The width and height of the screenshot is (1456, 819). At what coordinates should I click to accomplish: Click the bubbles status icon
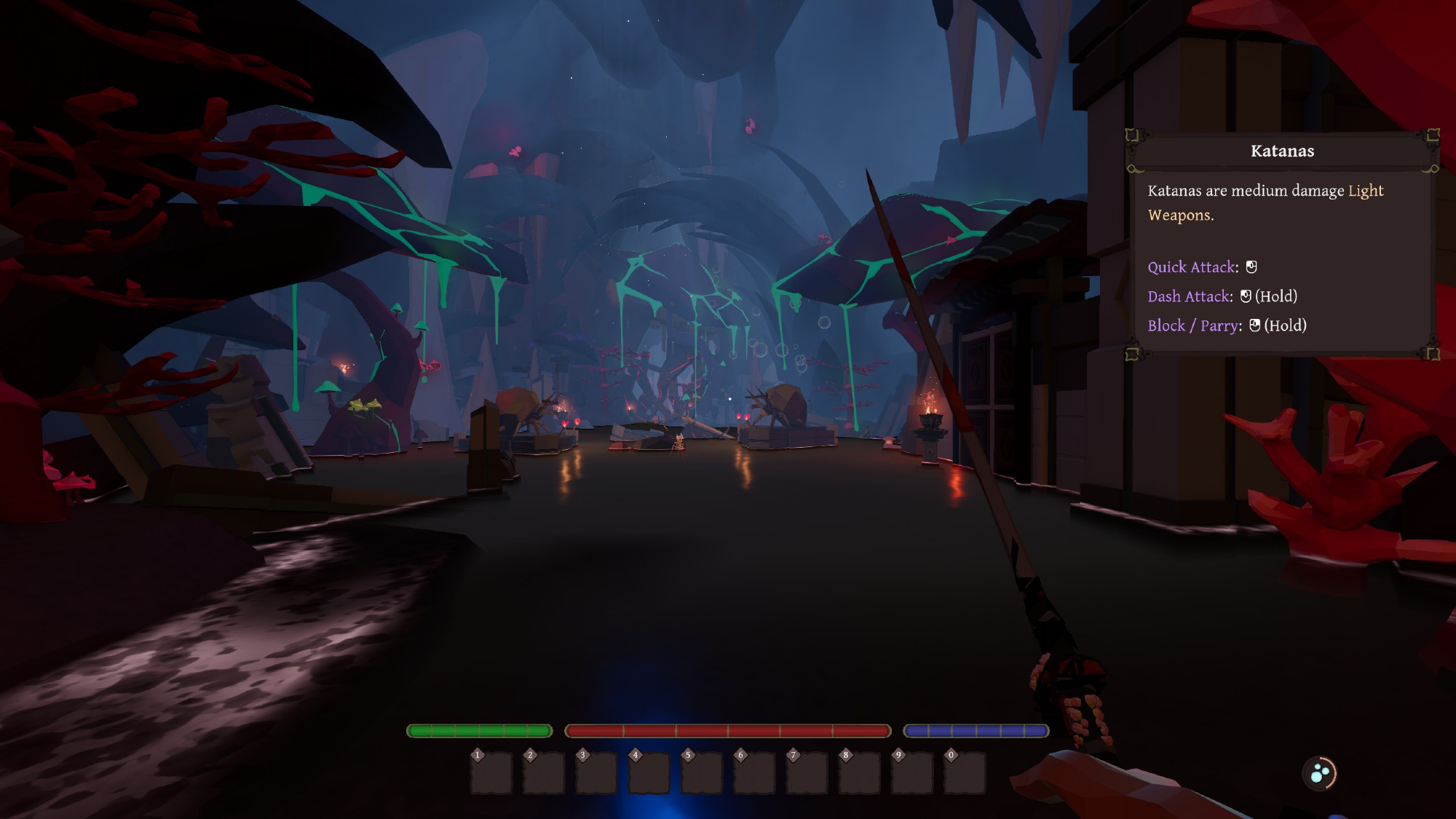[1320, 774]
